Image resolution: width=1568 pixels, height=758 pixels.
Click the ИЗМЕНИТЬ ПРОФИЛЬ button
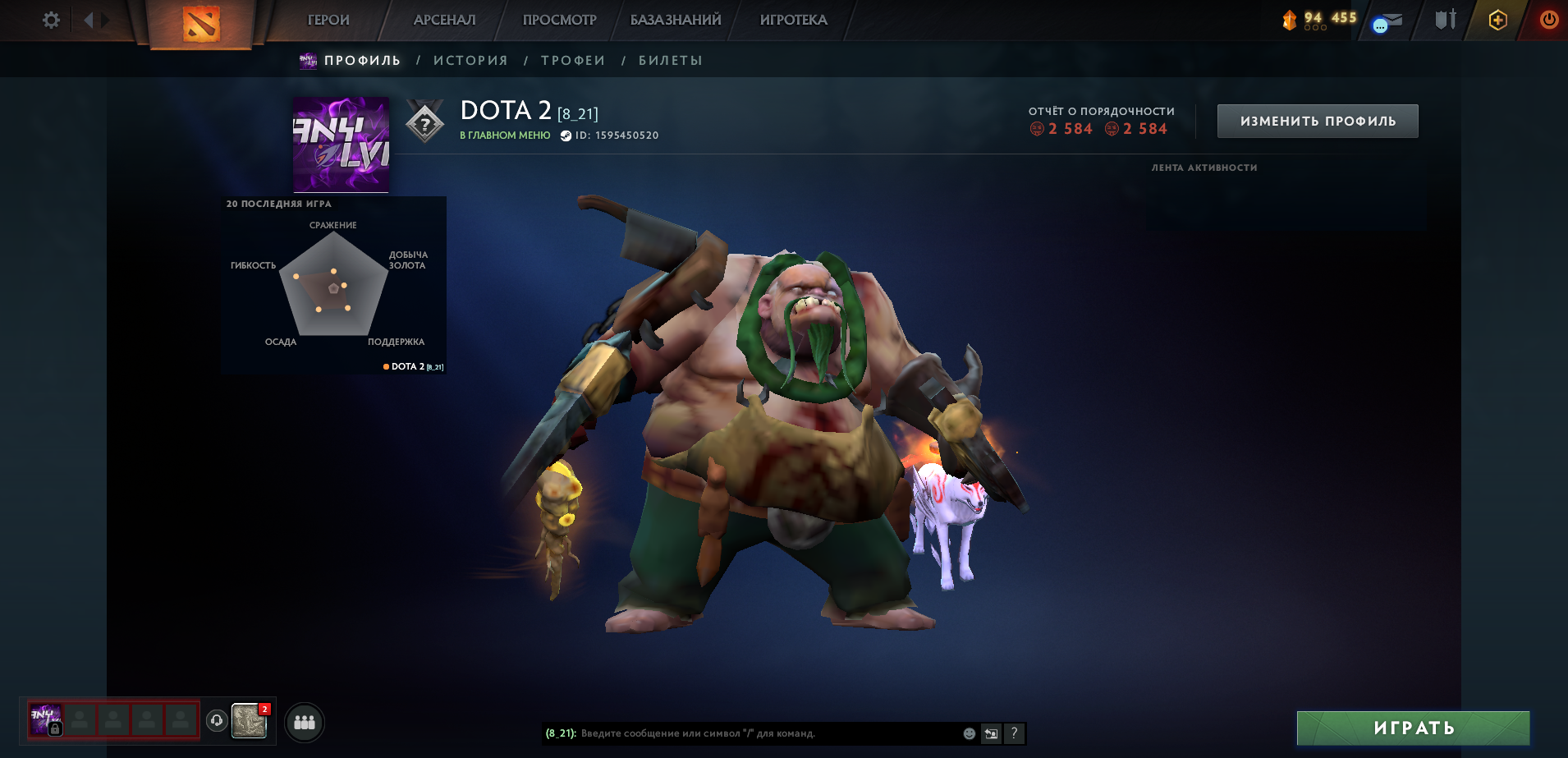pos(1316,120)
